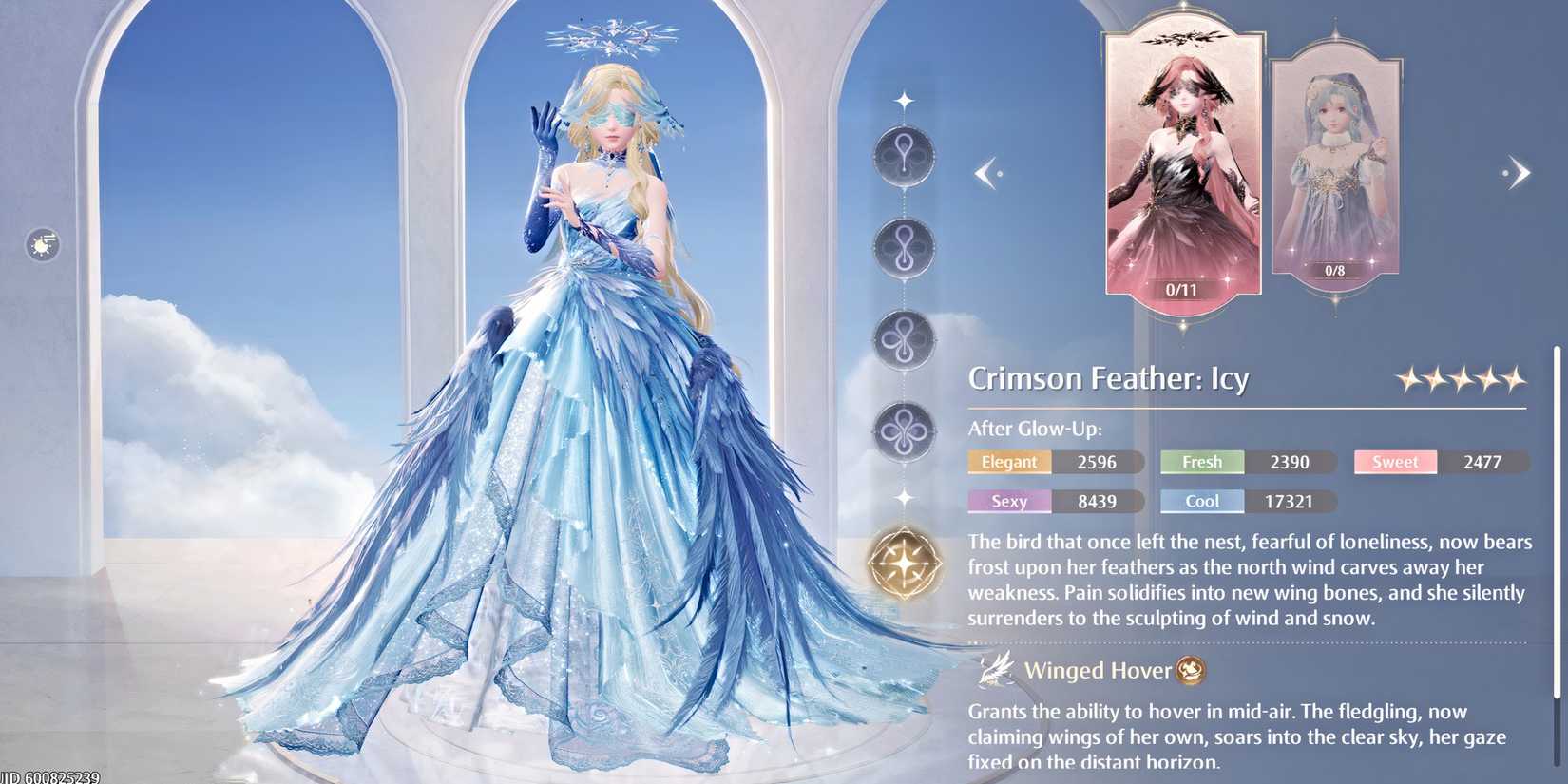Click the Winged Hover wing ability icon

993,669
